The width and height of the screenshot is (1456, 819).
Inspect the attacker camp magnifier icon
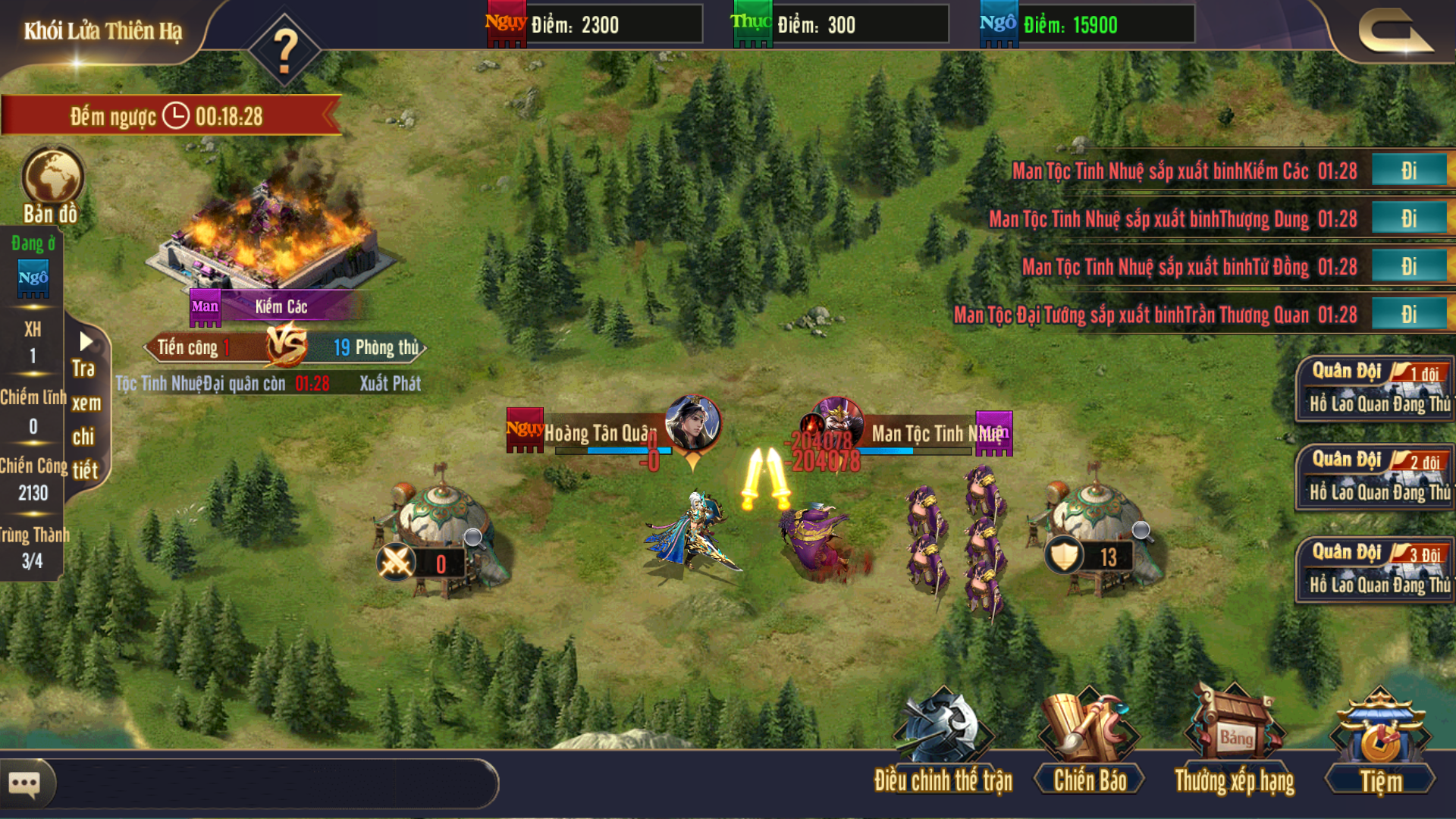pos(474,538)
